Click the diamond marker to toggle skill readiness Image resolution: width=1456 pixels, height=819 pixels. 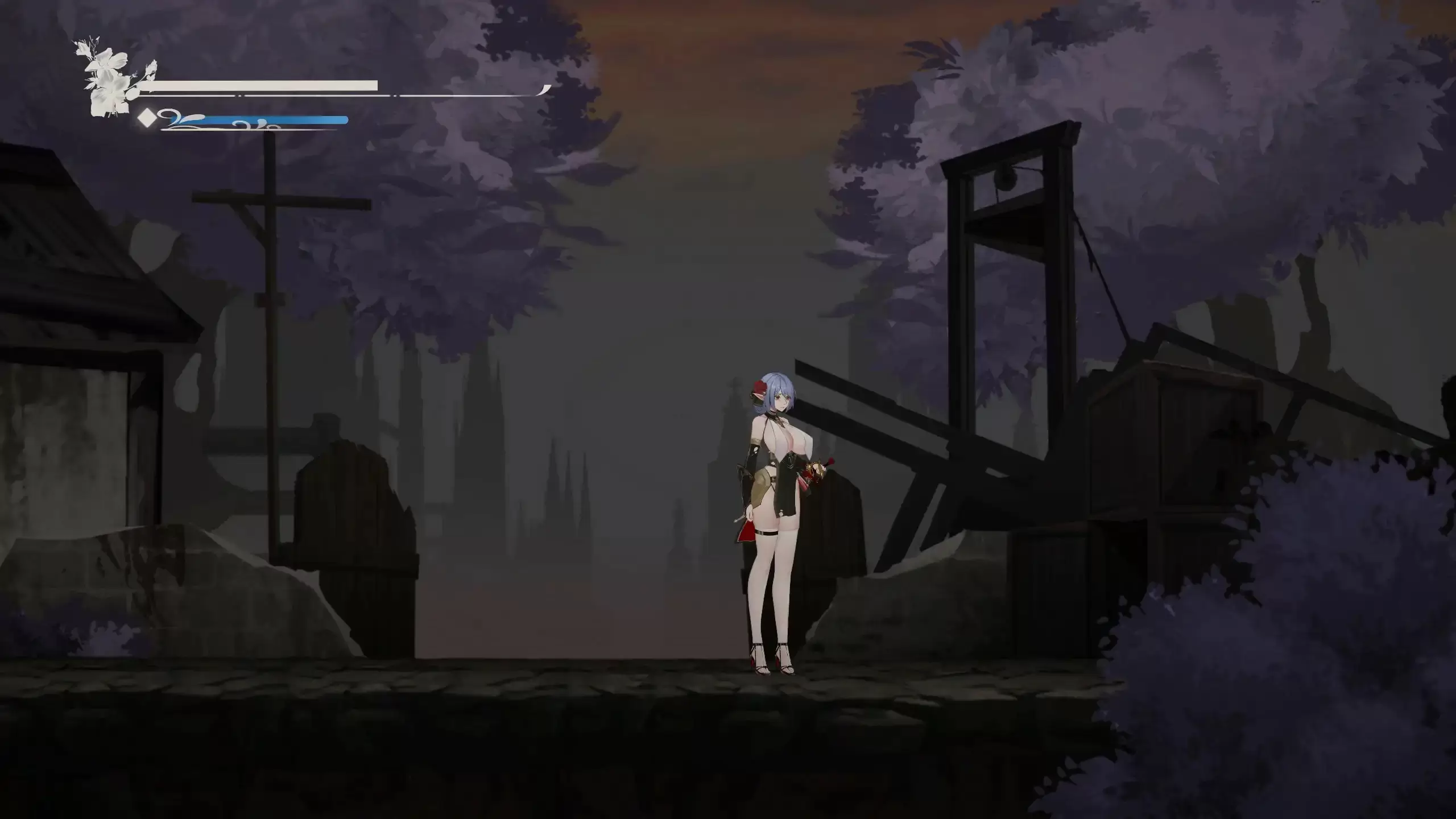(x=147, y=118)
